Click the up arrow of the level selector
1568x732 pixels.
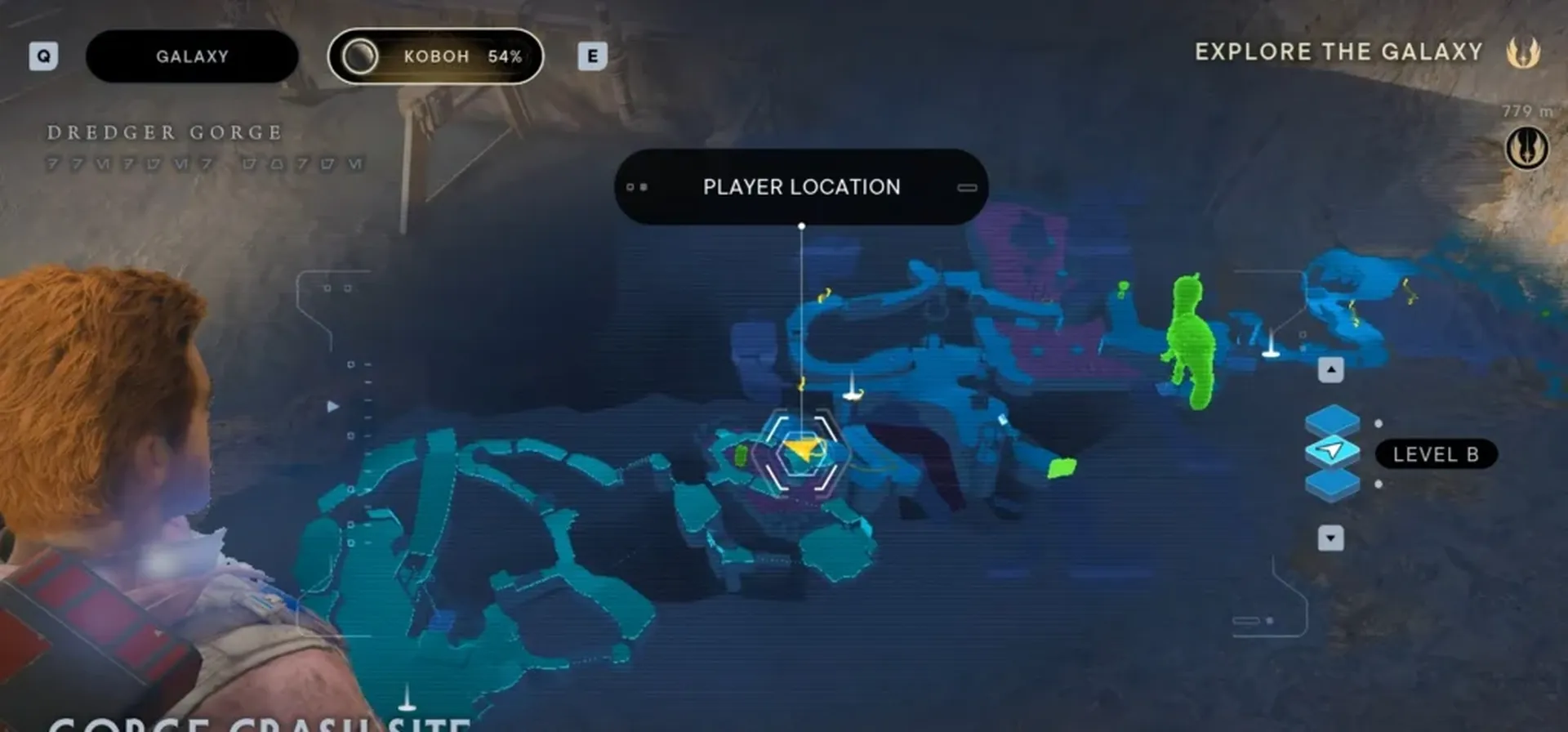click(x=1331, y=369)
